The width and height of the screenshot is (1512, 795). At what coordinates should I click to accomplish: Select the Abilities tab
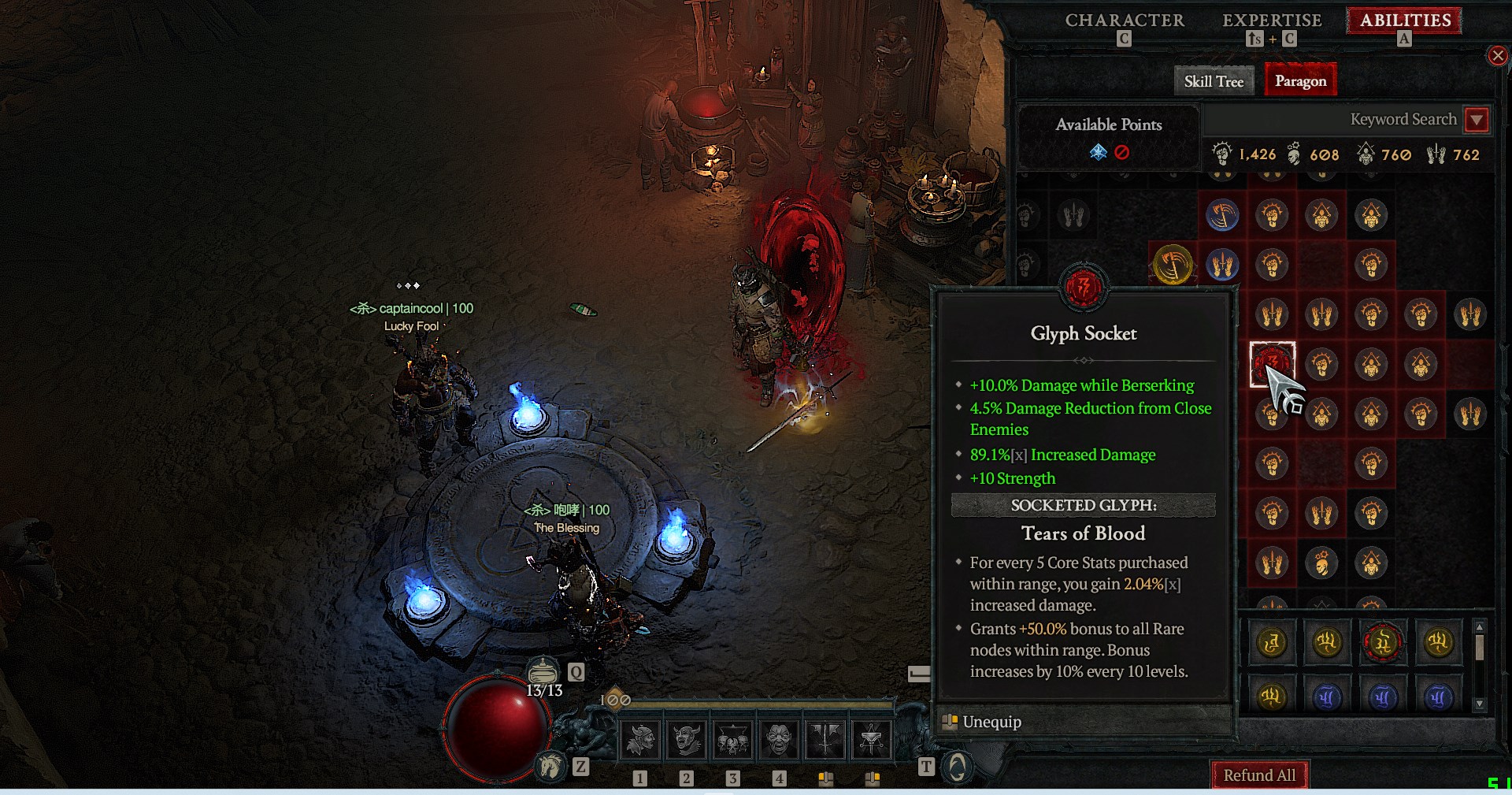pyautogui.click(x=1406, y=20)
